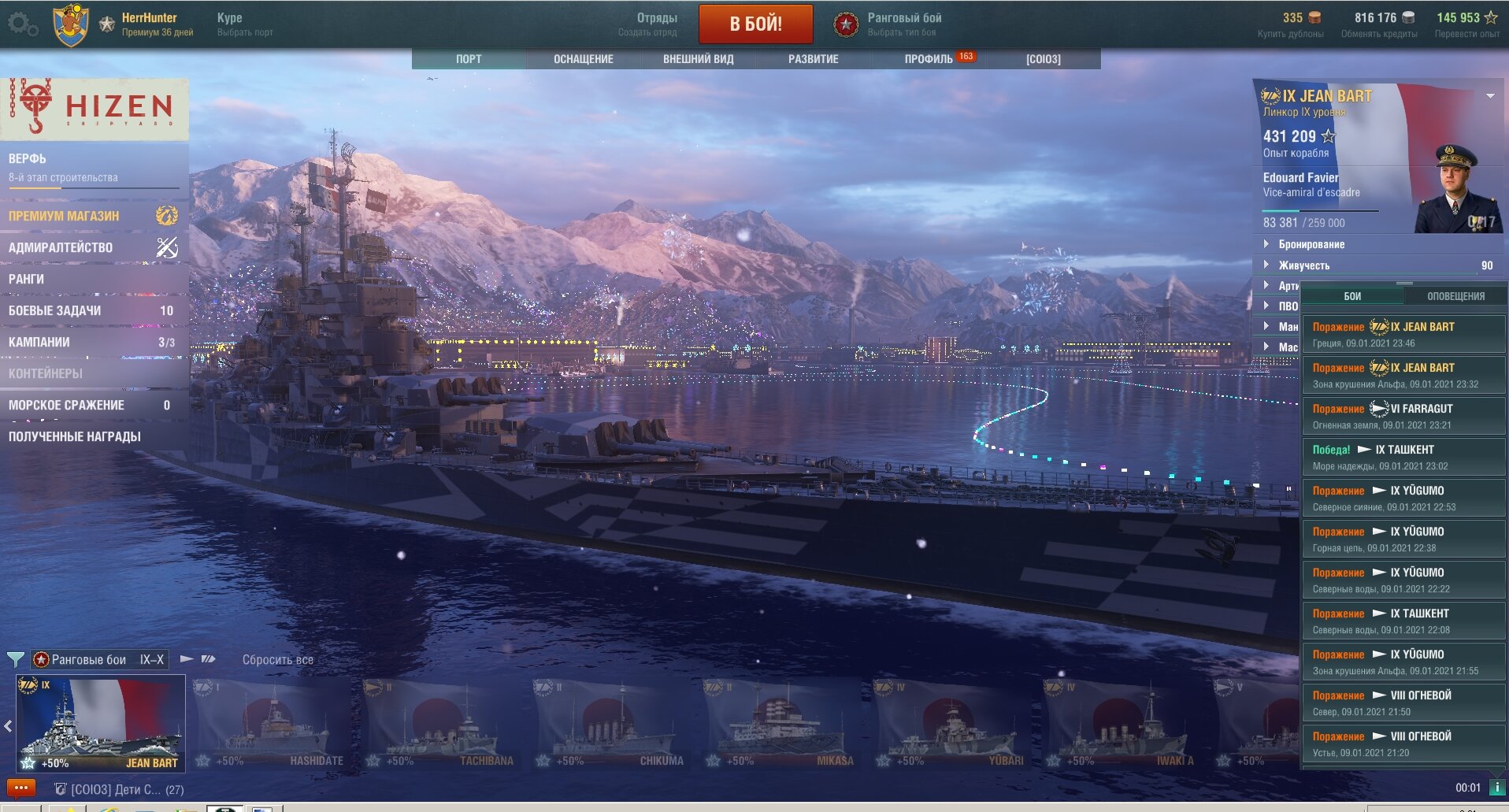Open the Победа IX ТАШКЕНТ battle result

coord(1403,457)
